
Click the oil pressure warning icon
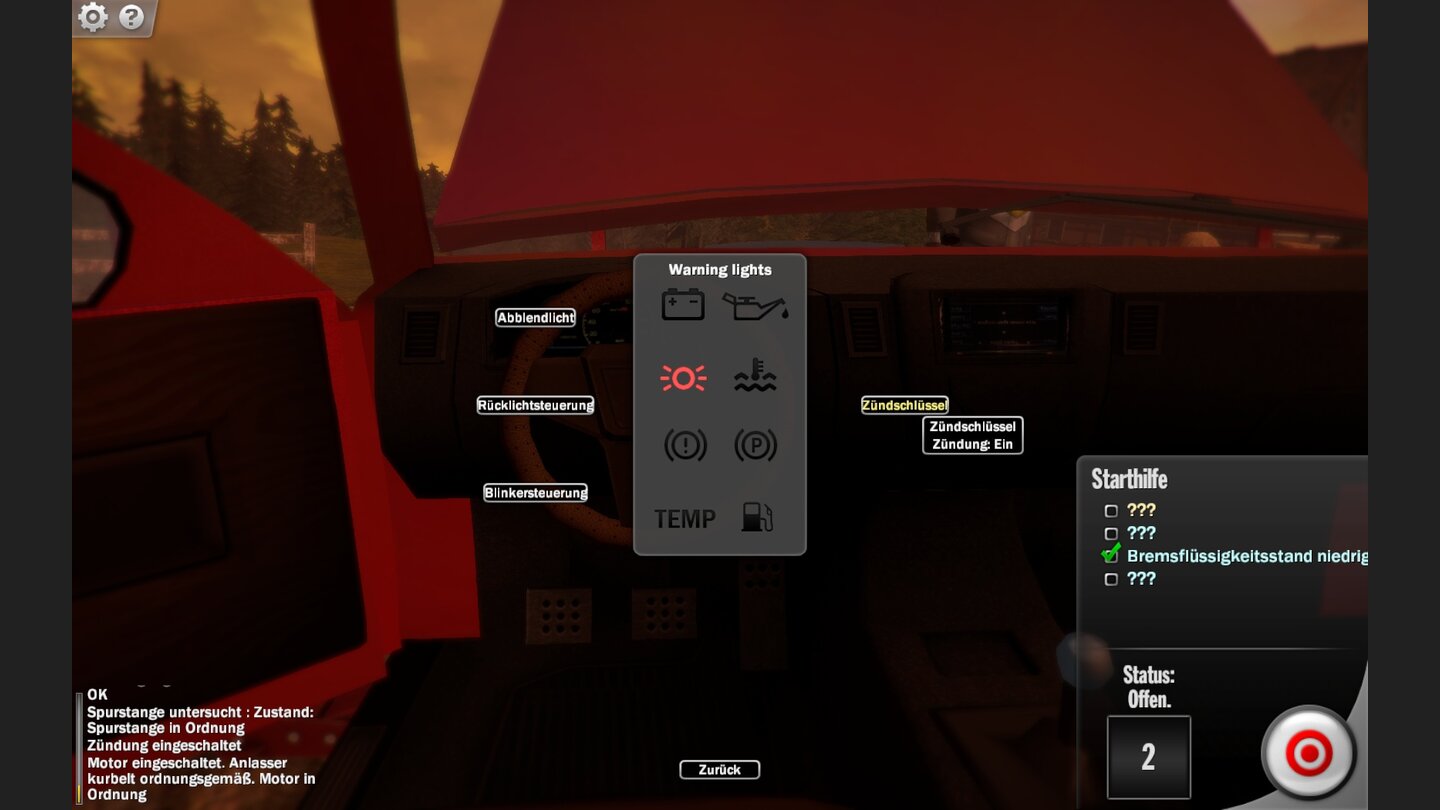[x=756, y=303]
